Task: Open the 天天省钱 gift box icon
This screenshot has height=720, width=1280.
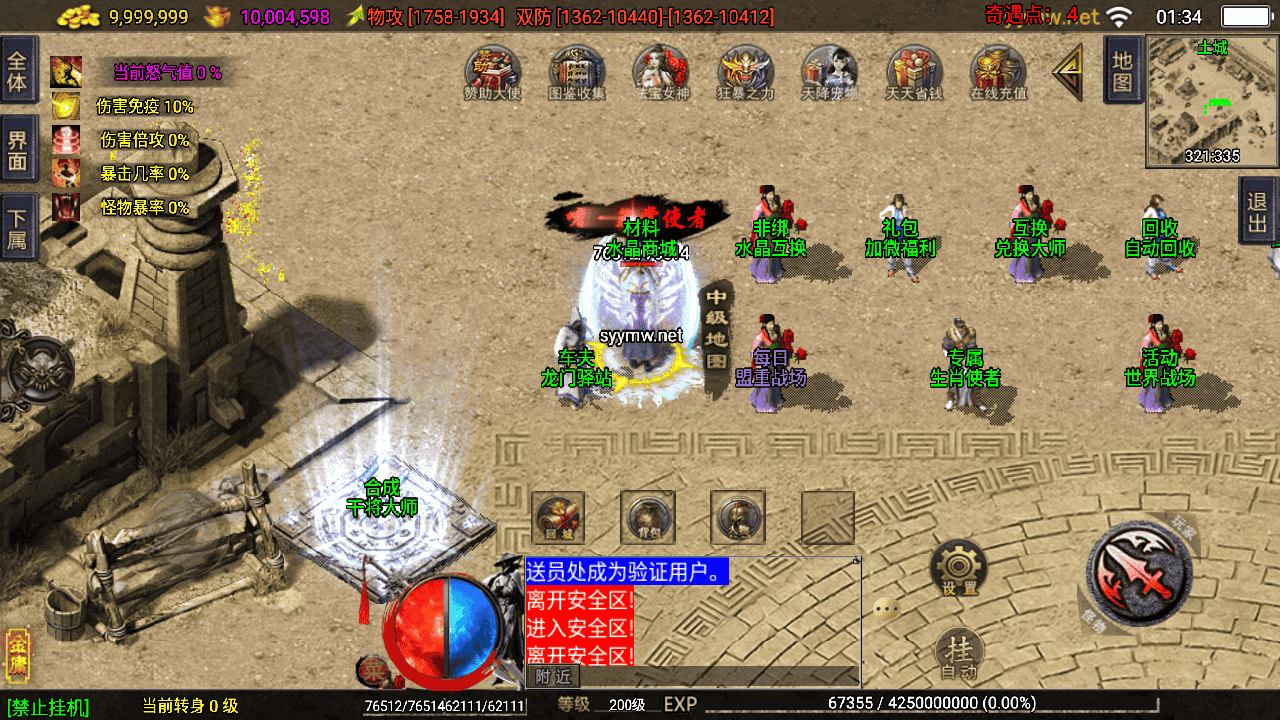Action: [x=914, y=72]
